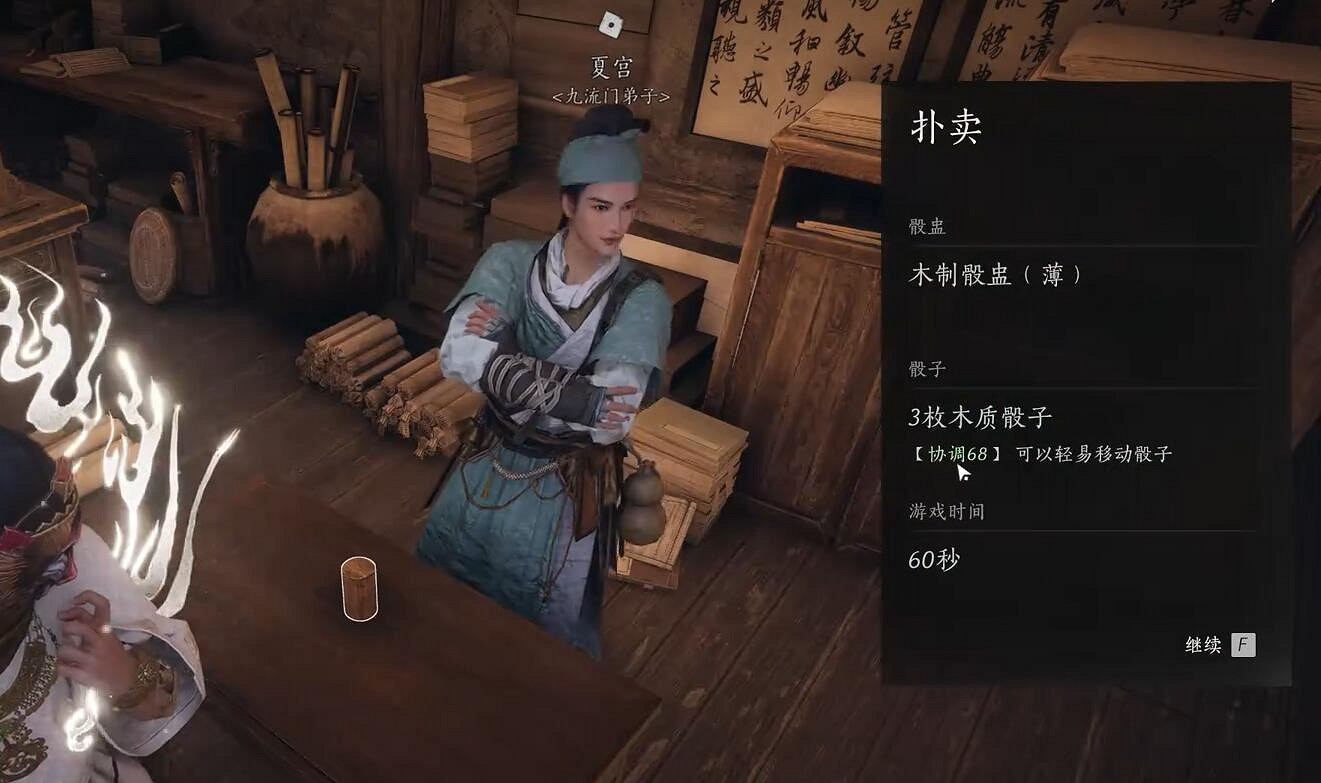Click the F key prompt icon
The image size is (1321, 783).
1243,644
